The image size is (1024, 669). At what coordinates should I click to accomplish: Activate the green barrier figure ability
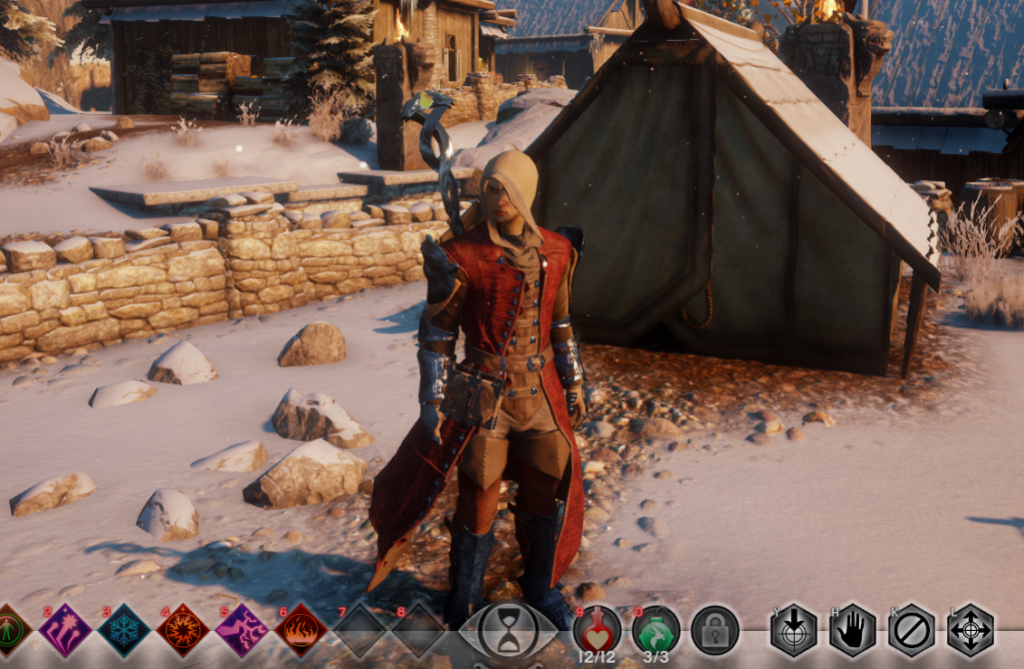(x=10, y=630)
